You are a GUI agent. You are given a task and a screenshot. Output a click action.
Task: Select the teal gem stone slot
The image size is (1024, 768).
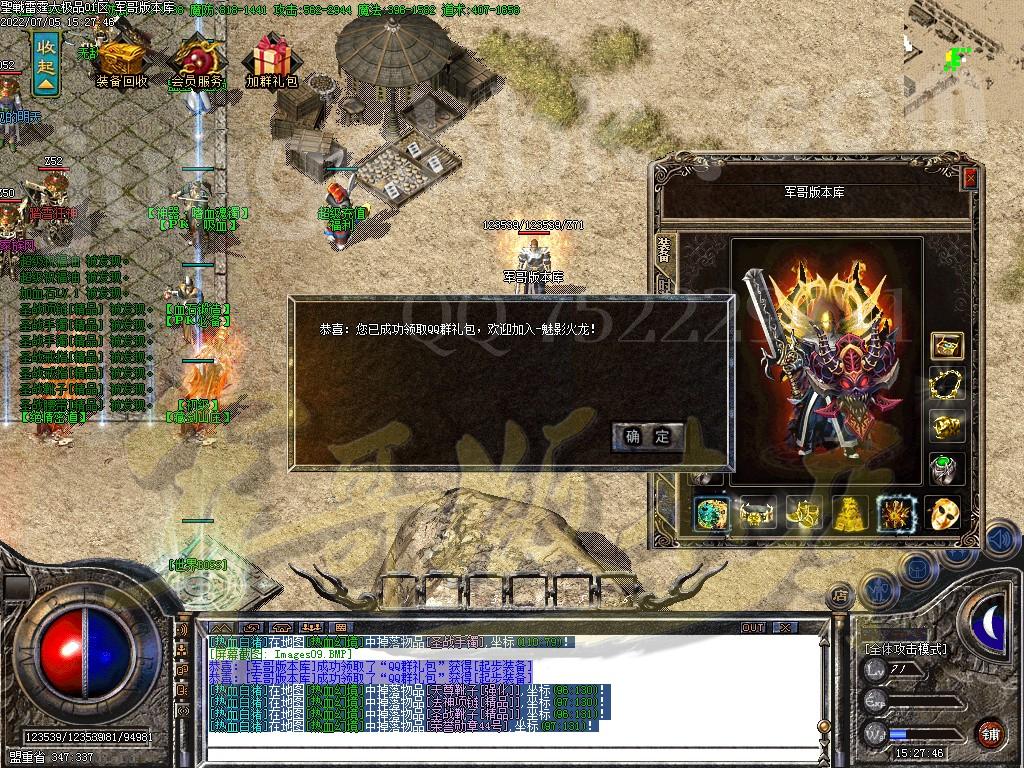coord(712,513)
